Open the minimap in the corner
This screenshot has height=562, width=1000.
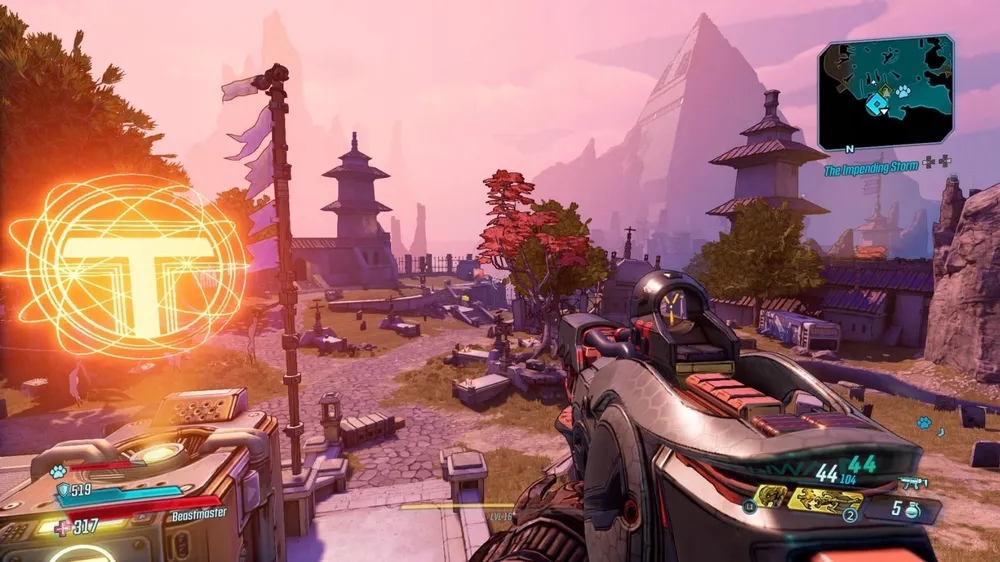click(x=885, y=92)
